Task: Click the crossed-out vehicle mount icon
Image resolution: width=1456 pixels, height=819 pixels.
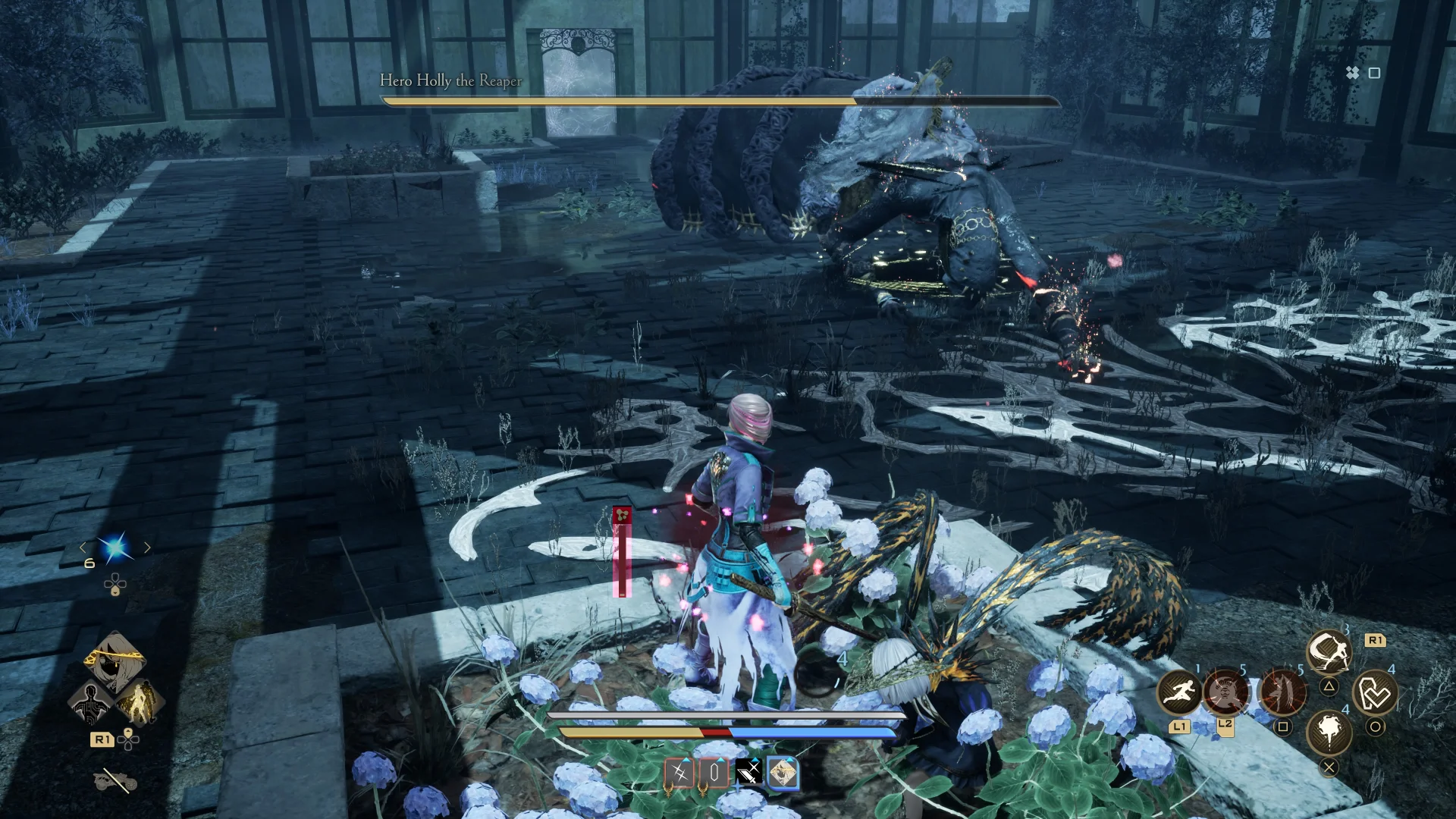Action: tap(115, 780)
